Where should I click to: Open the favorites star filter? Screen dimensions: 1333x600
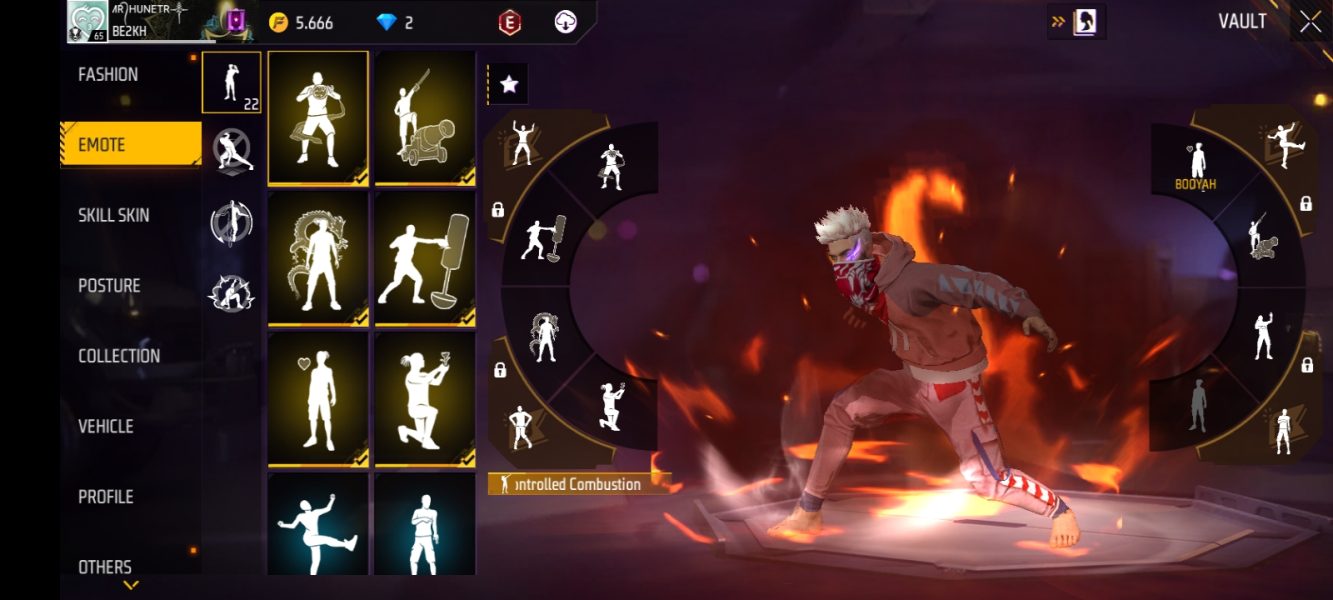tap(508, 84)
